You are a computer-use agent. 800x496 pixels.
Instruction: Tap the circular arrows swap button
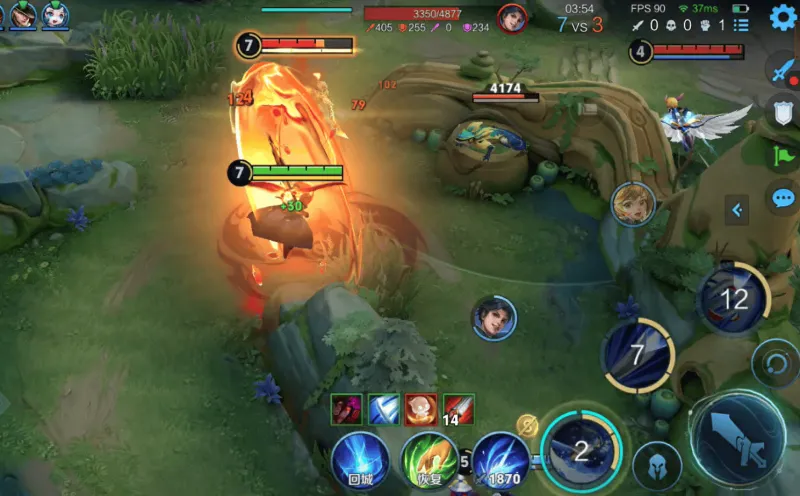point(773,362)
